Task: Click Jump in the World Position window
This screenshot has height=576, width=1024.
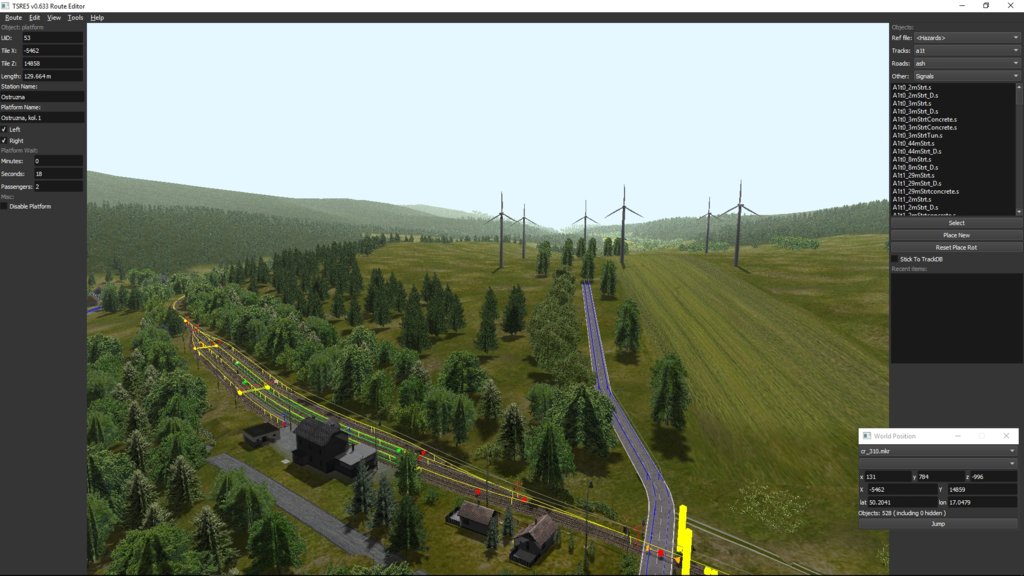Action: tap(937, 523)
